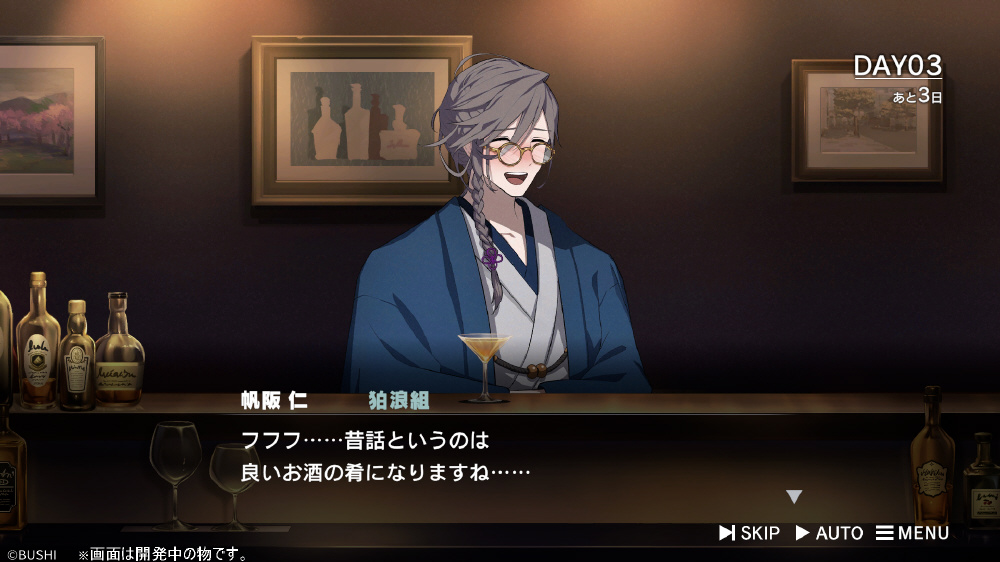The height and width of the screenshot is (562, 1000).
Task: Advance dialogue with the down arrow indicator
Action: pyautogui.click(x=794, y=496)
